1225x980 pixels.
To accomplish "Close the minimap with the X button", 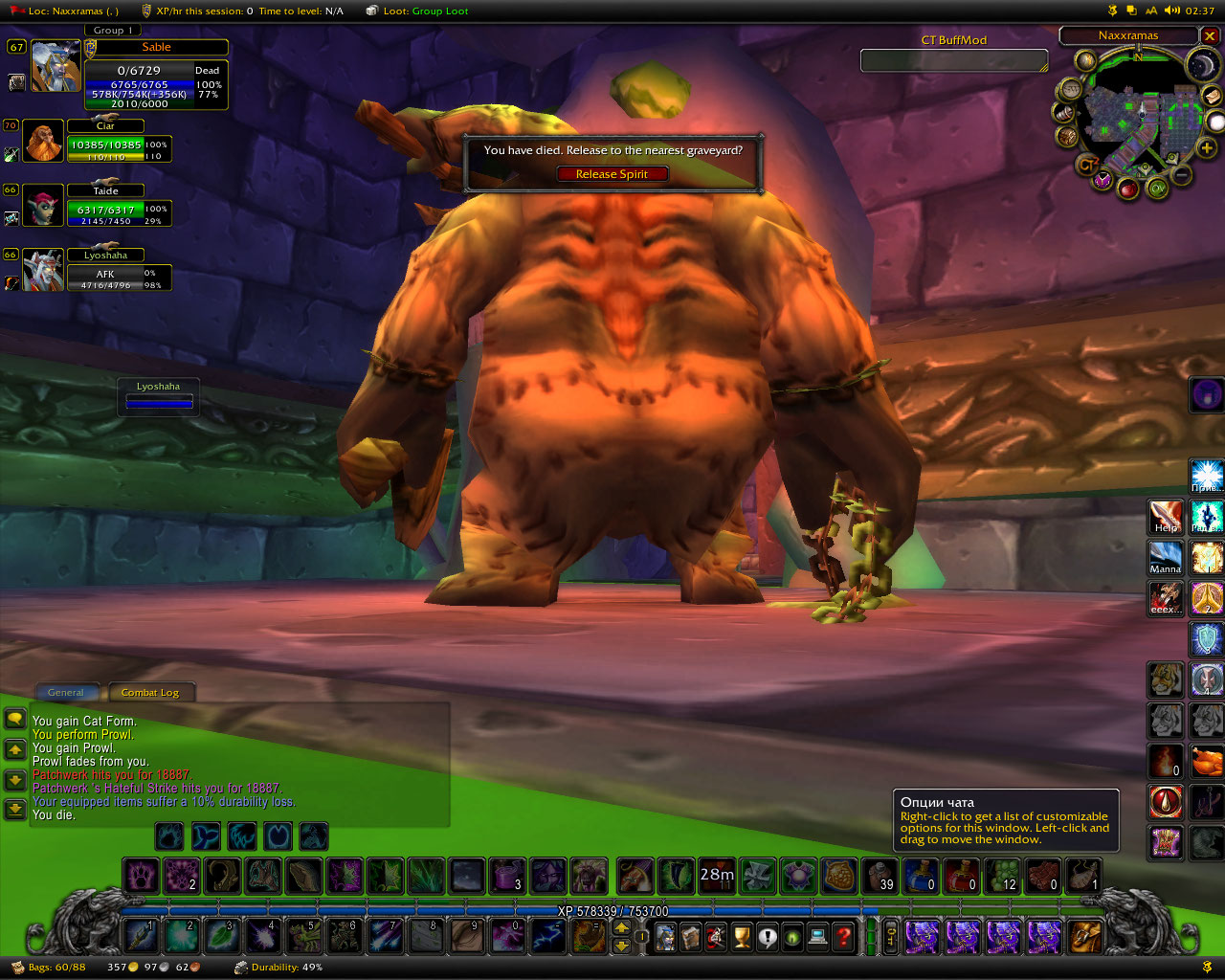I will pos(1210,36).
